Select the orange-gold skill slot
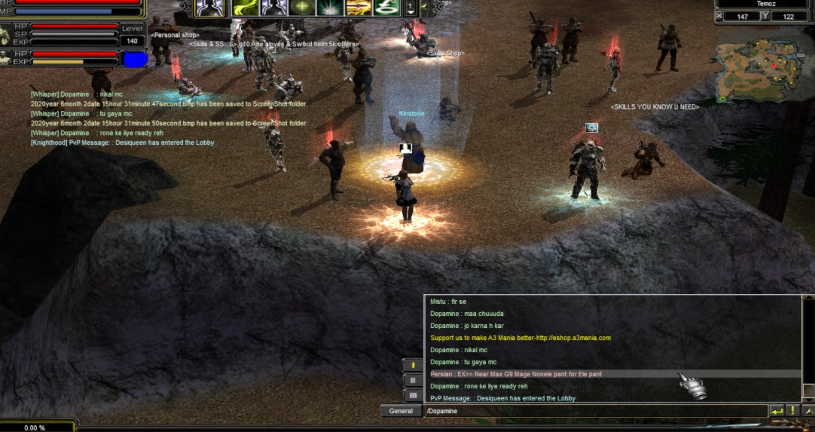Viewport: 815px width, 432px height. 359,7
